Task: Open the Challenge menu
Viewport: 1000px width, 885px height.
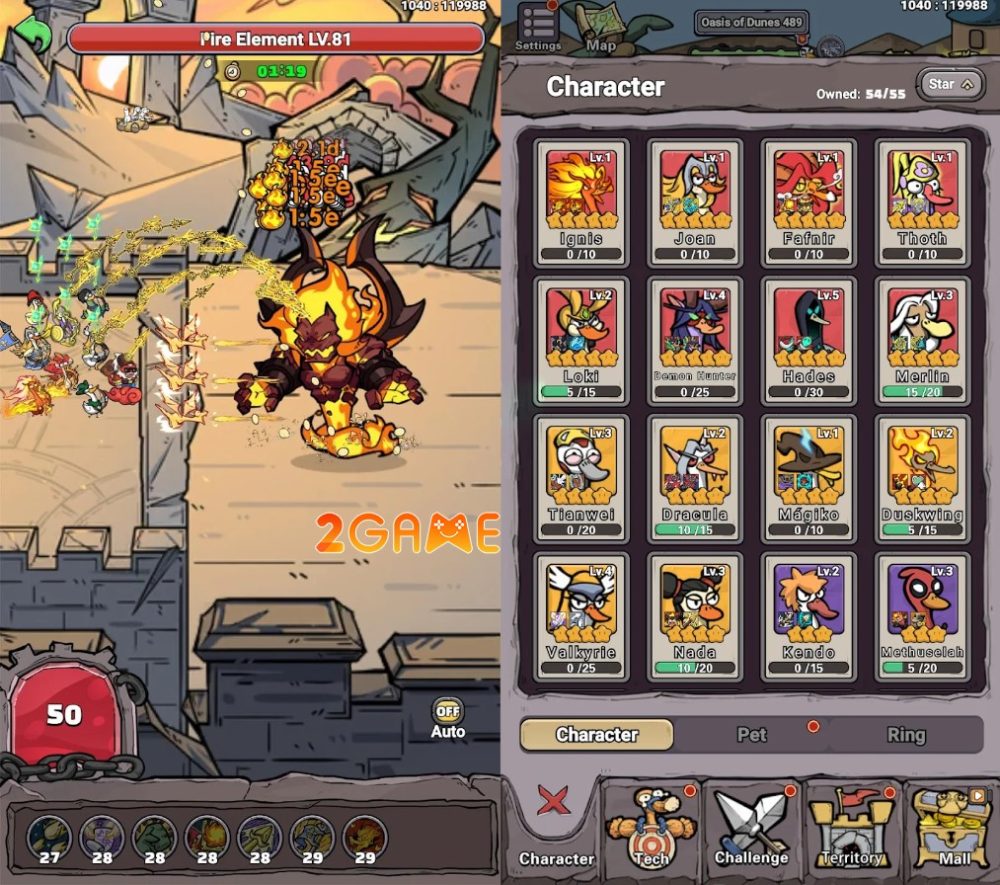Action: coord(752,828)
